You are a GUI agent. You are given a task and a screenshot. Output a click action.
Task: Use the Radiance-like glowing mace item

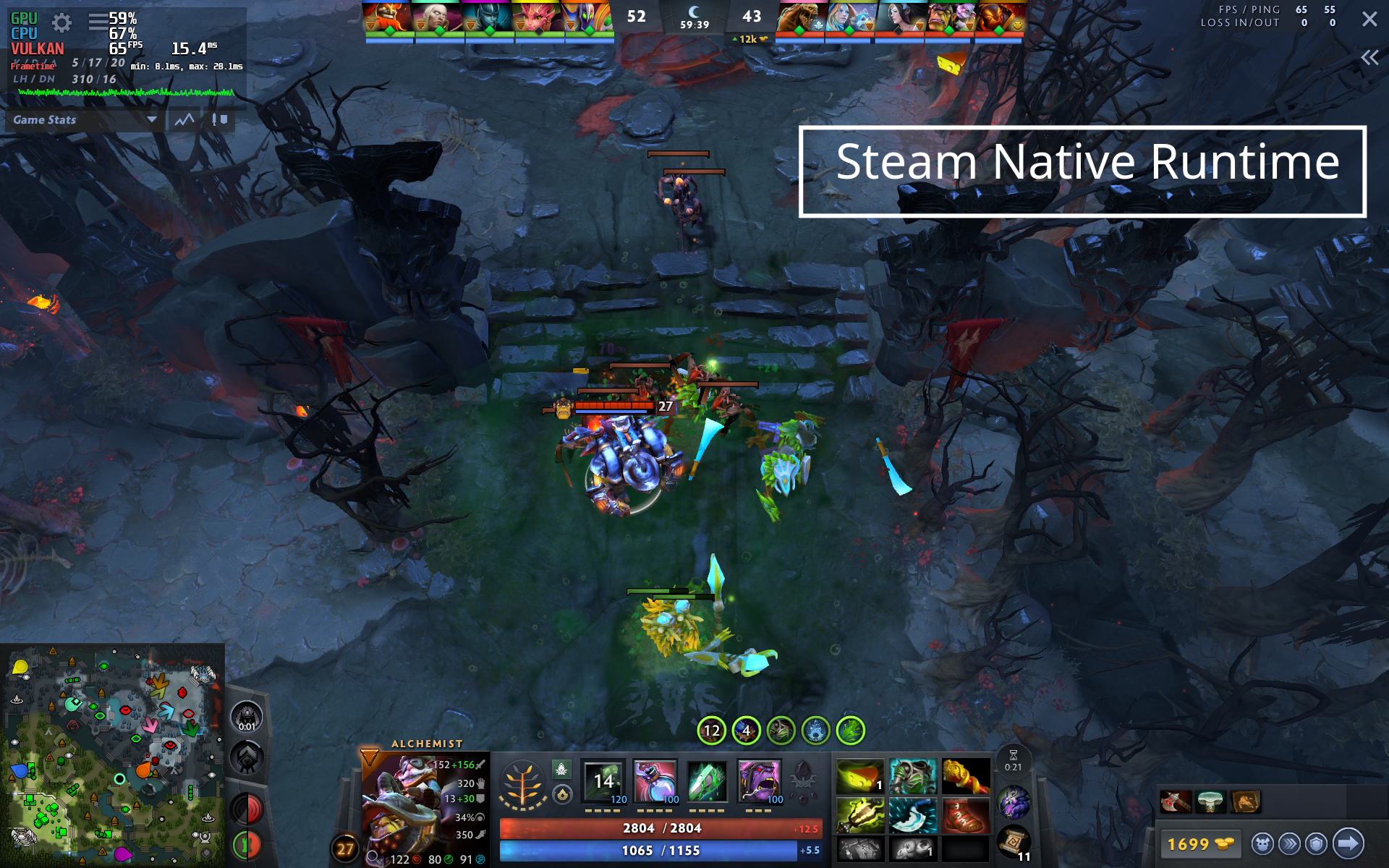tap(860, 815)
